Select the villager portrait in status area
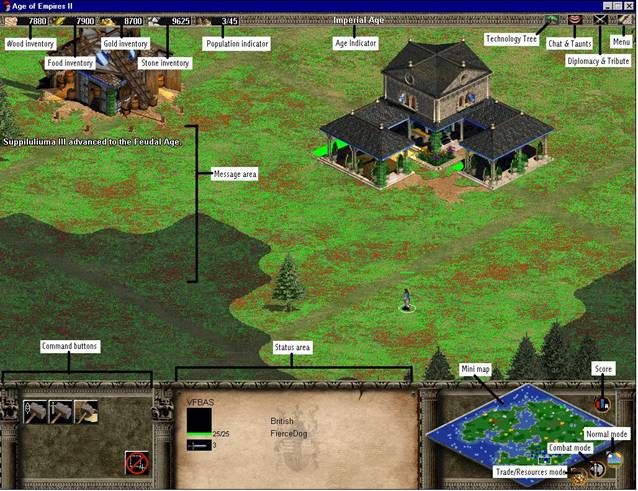This screenshot has height=491, width=638. 199,418
